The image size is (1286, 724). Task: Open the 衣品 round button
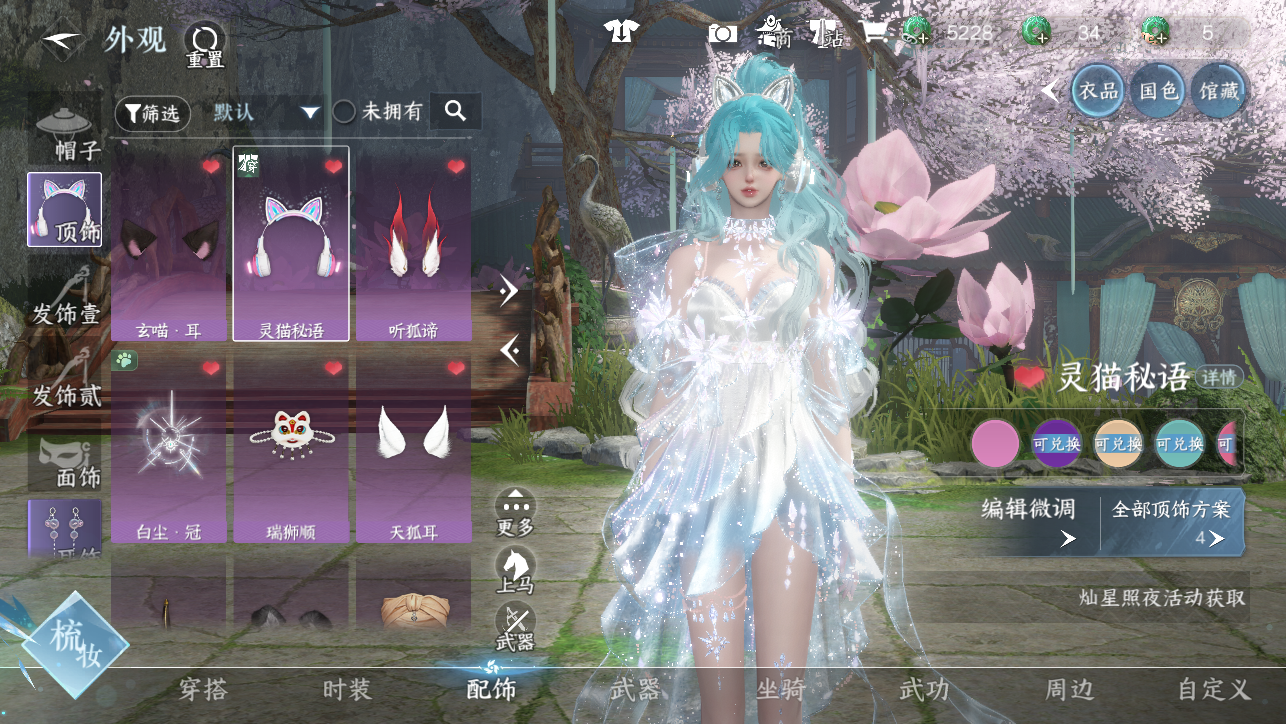pyautogui.click(x=1098, y=91)
